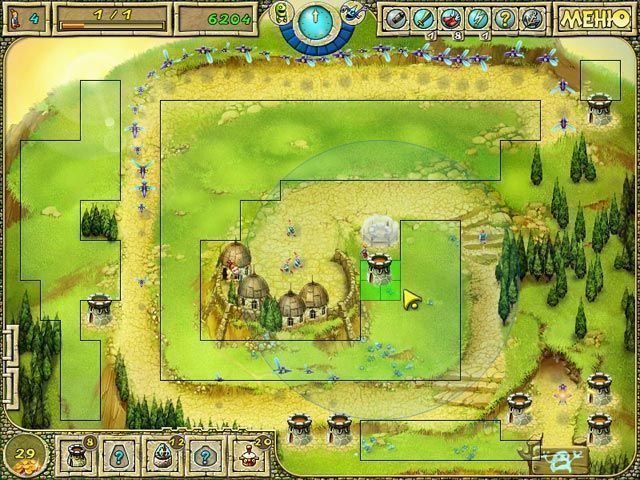Image resolution: width=640 pixels, height=480 pixels.
Task: Open the МЕНЮ menu
Action: (597, 18)
